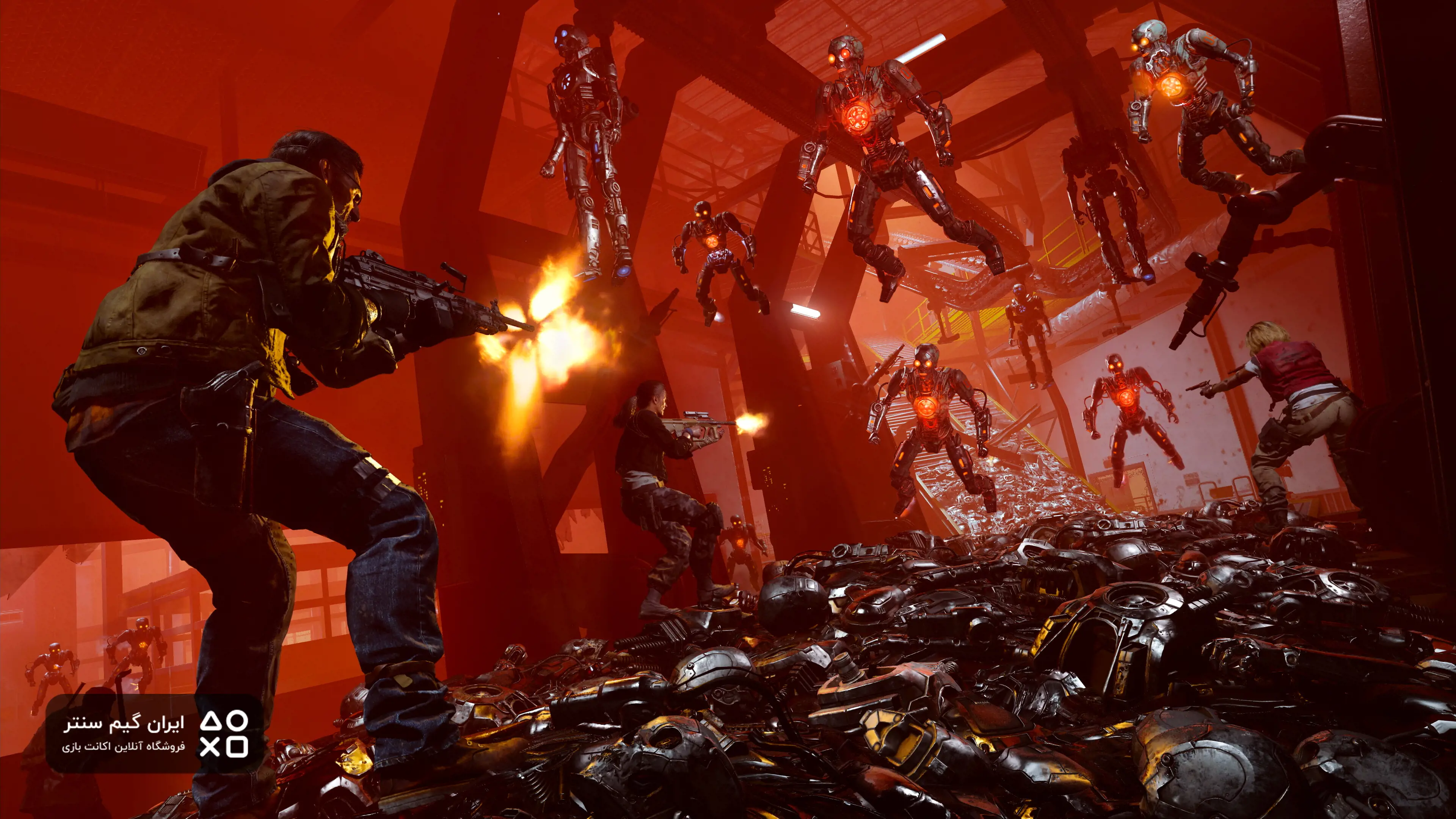Image resolution: width=1456 pixels, height=819 pixels.
Task: Click the Iran Game Center watermark badge
Action: [154, 734]
